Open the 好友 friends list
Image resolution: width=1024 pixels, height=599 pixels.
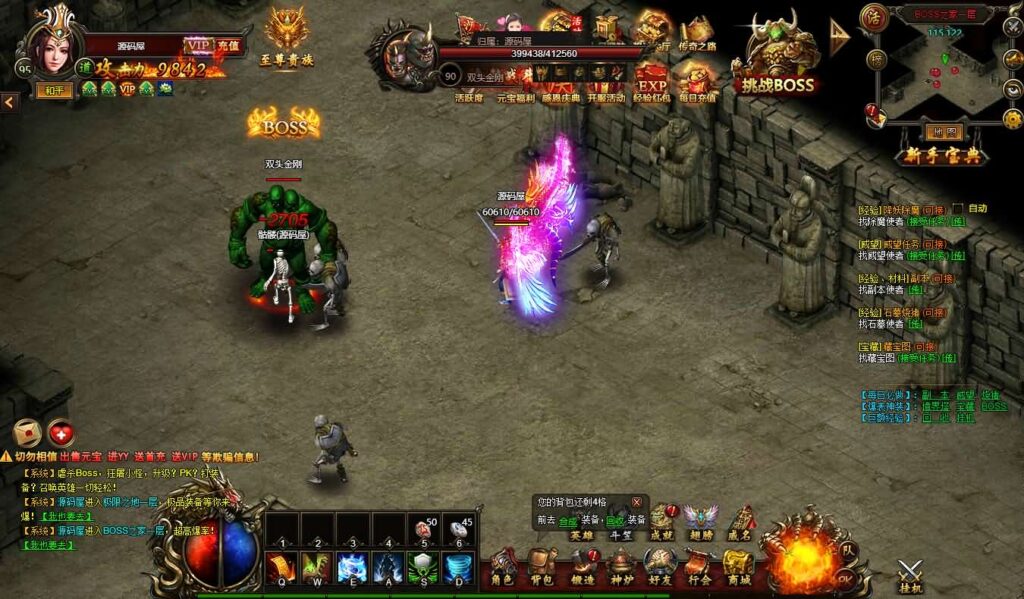(659, 566)
